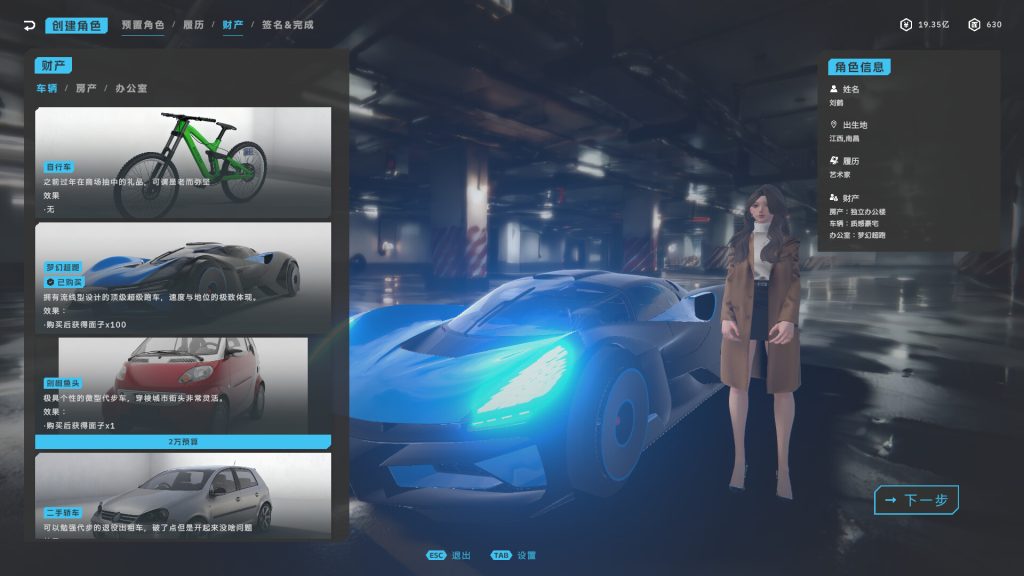Switch to the 预置角色 tab
This screenshot has width=1024, height=576.
(143, 25)
